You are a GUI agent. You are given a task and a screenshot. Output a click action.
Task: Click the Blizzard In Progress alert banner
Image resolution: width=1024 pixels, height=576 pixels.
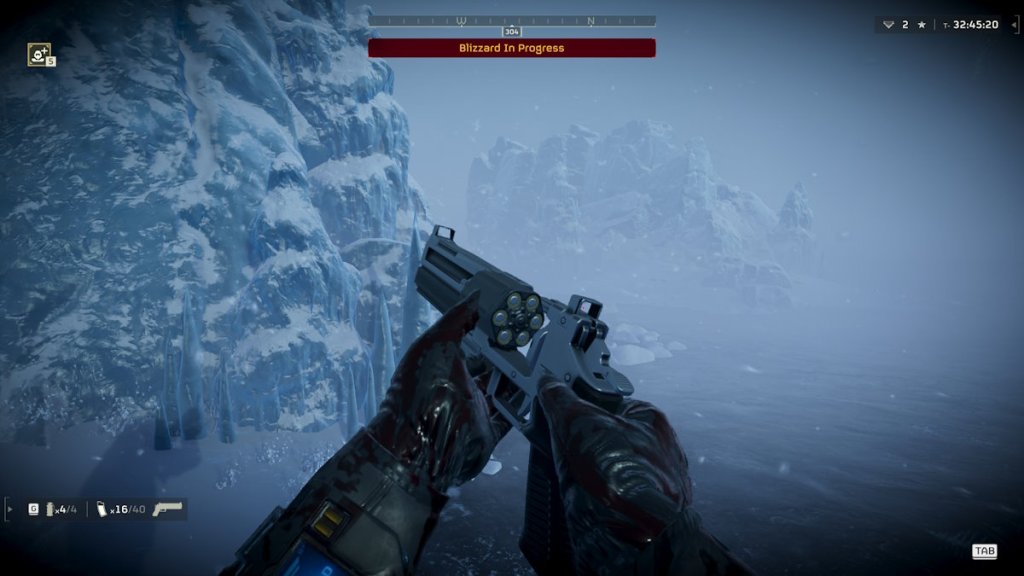point(512,48)
